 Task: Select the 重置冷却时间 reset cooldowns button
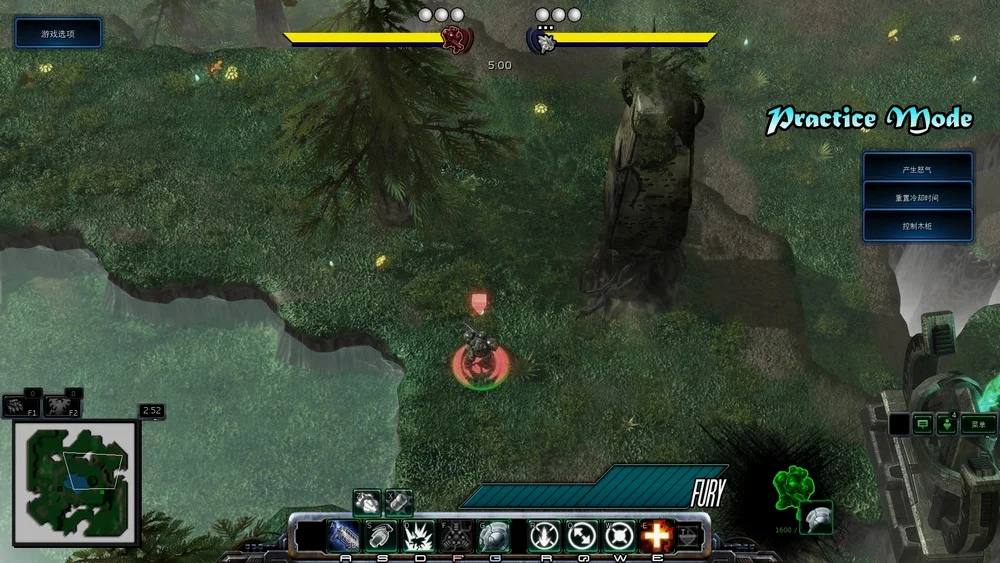918,197
